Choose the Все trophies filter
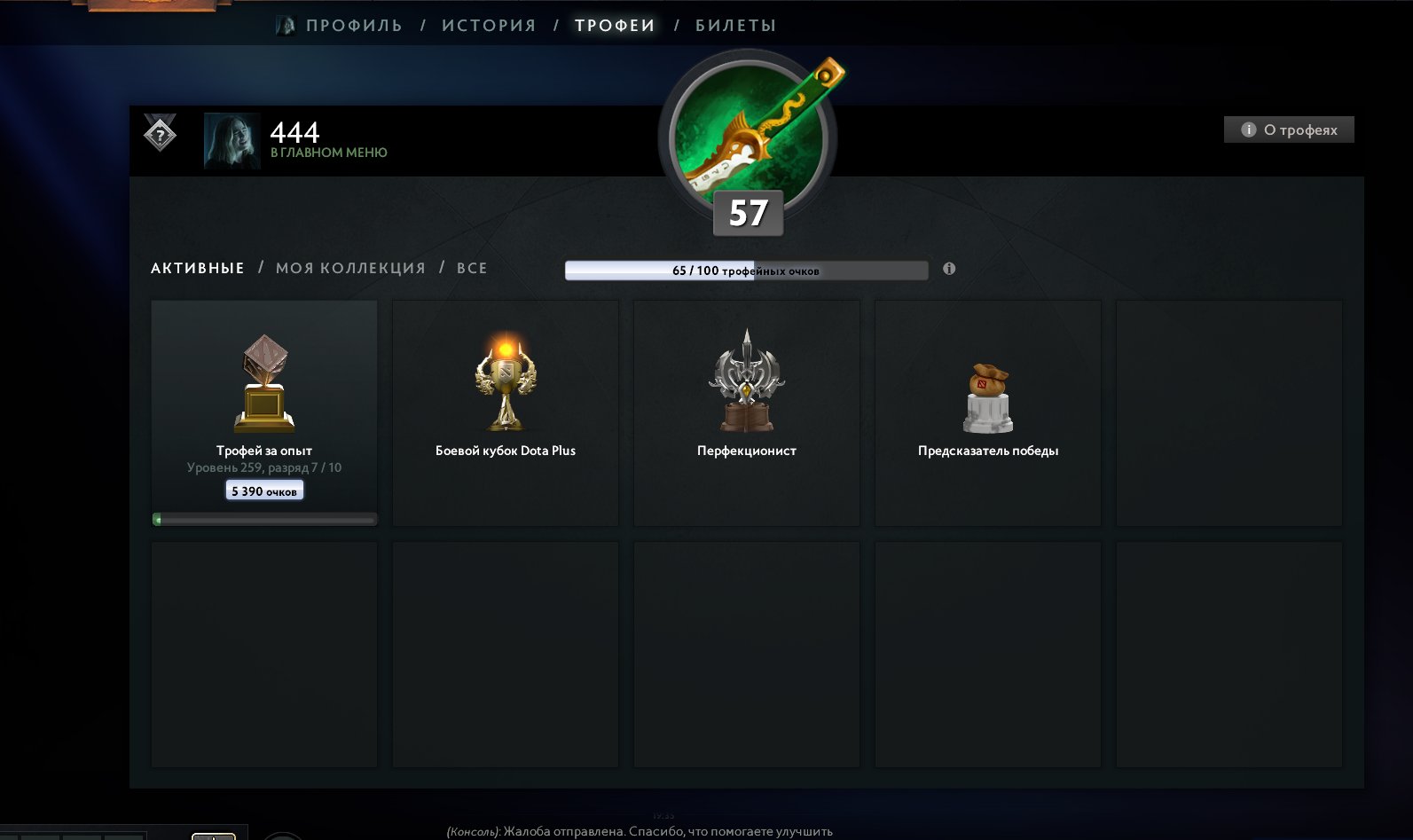The width and height of the screenshot is (1413, 840). (472, 268)
